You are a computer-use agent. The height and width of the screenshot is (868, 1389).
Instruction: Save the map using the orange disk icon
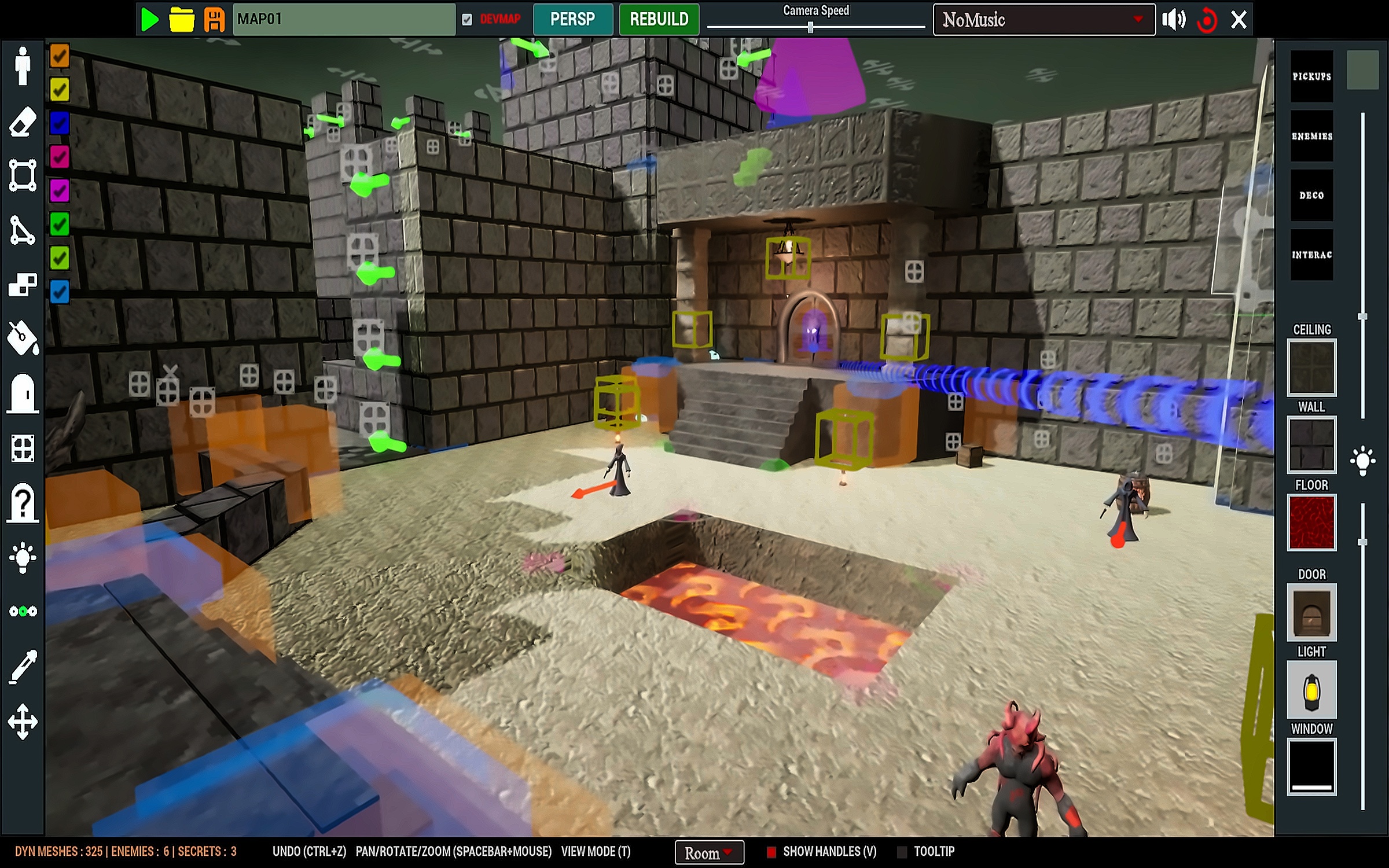click(x=214, y=20)
